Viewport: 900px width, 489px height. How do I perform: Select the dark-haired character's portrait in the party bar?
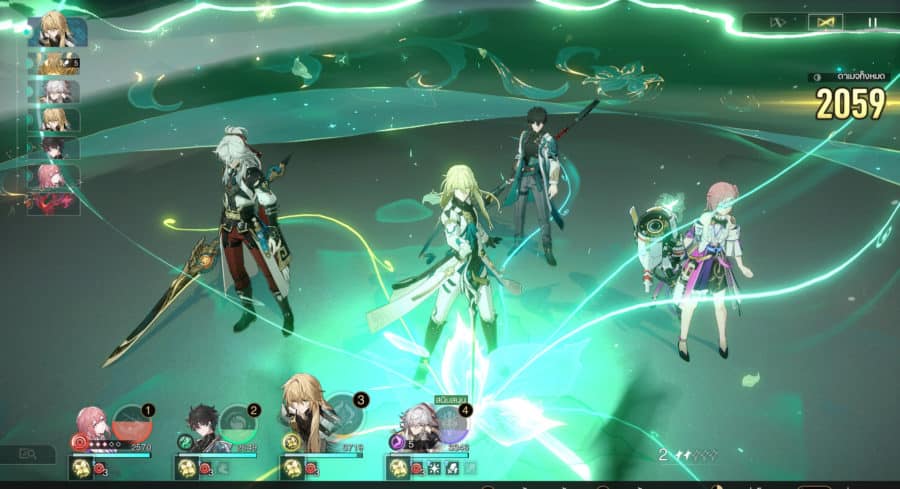[x=203, y=430]
